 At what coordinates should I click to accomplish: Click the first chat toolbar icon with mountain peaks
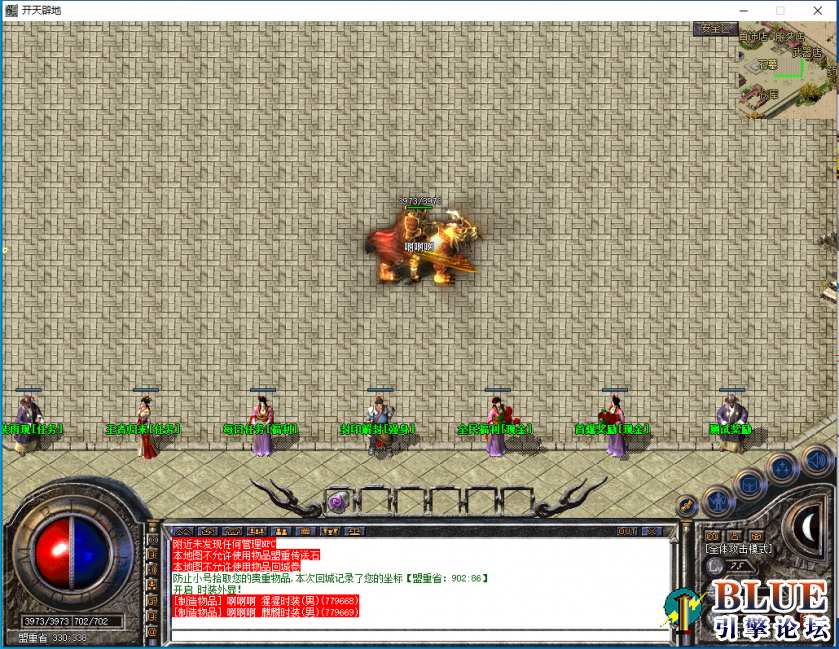[x=183, y=531]
